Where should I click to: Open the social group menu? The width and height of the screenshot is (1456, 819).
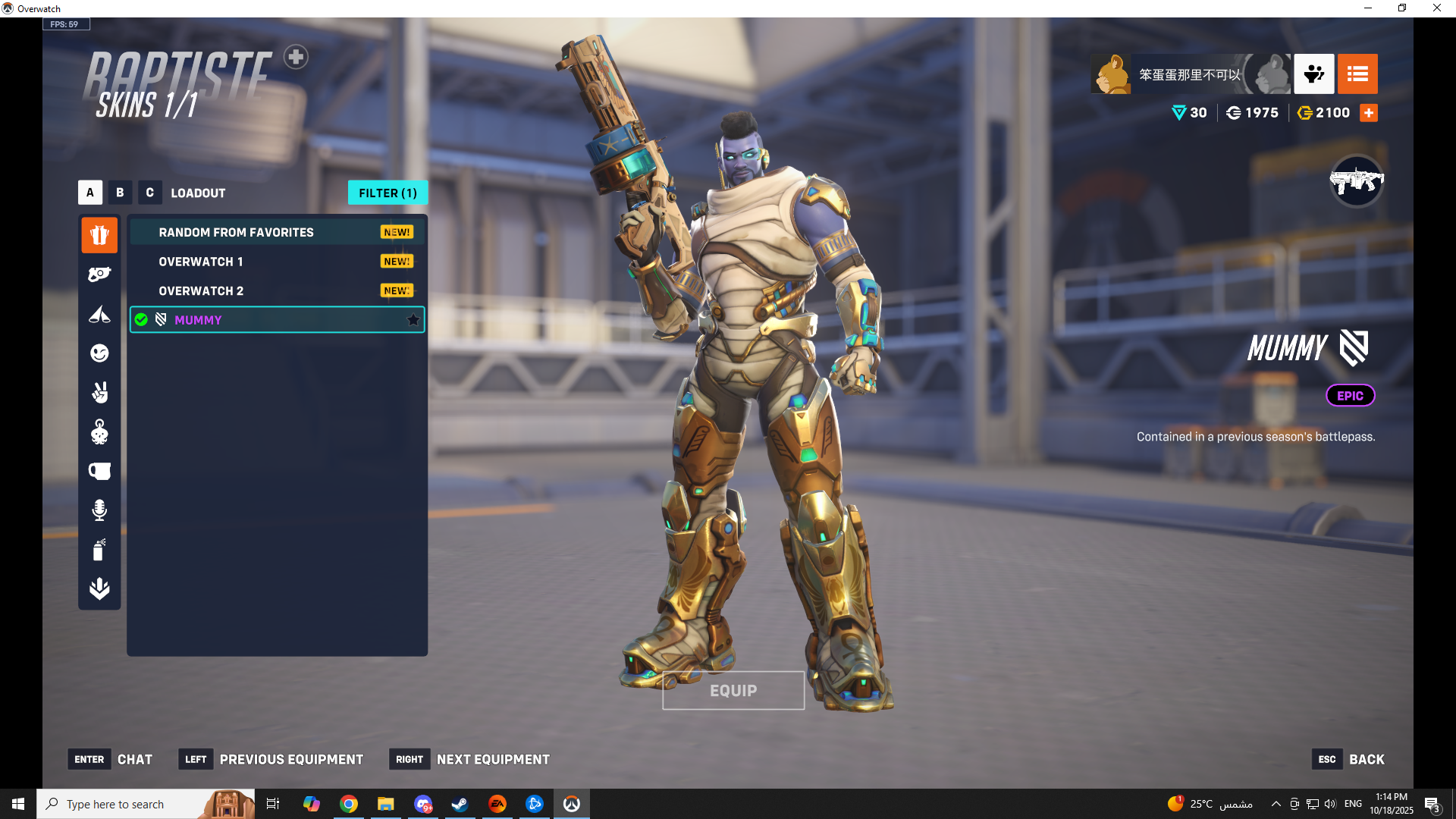[x=1313, y=74]
